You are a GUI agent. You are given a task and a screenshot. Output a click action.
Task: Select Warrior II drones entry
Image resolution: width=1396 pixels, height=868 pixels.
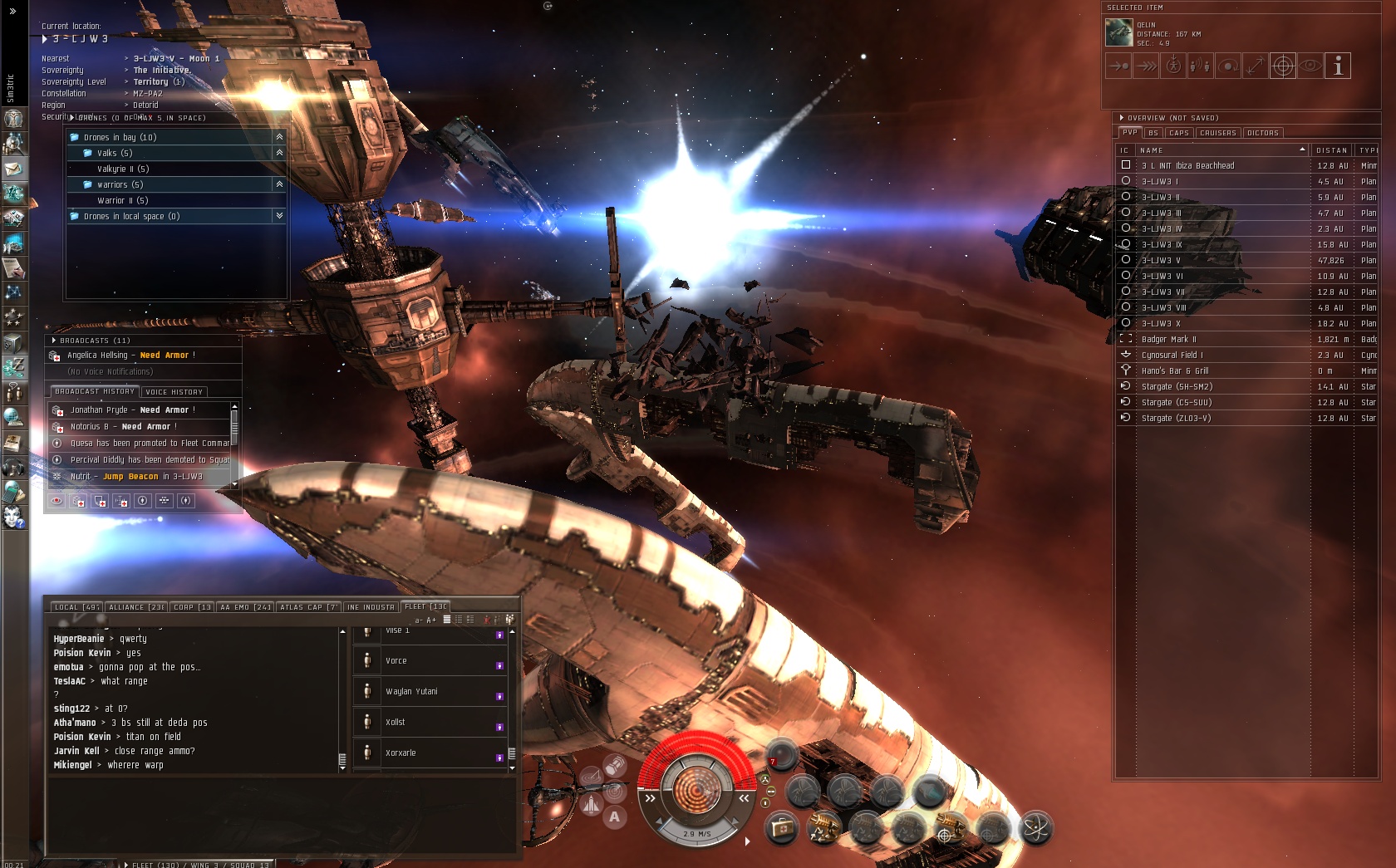(123, 201)
